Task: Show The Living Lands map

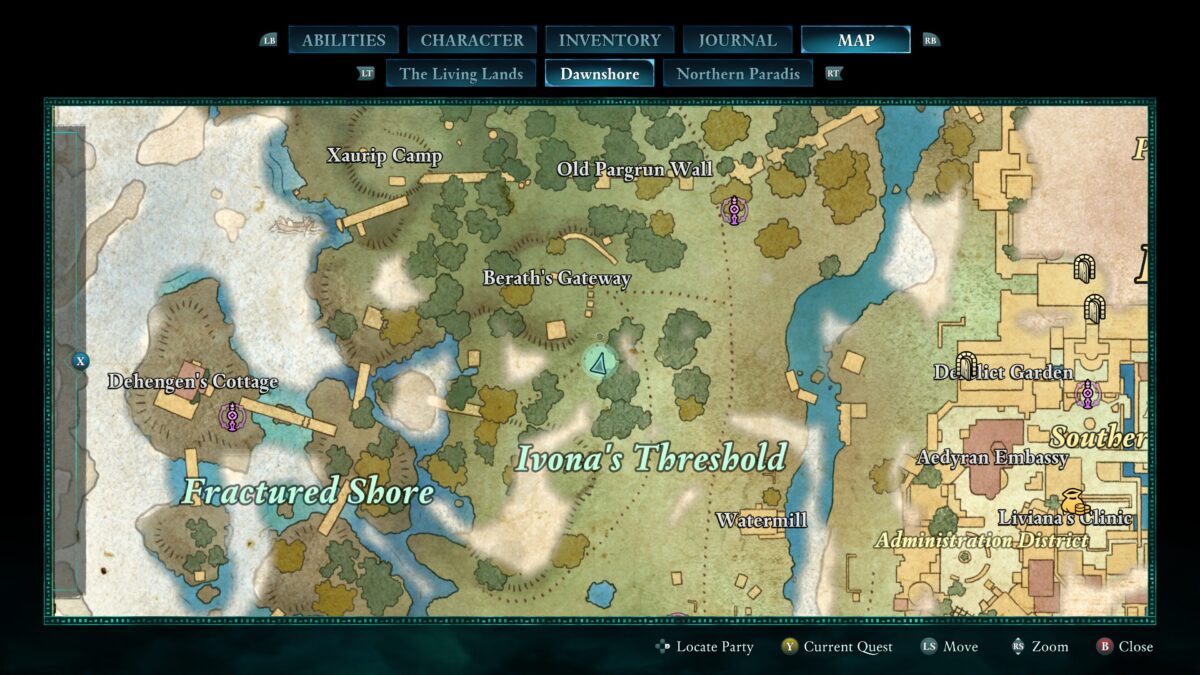Action: [x=461, y=73]
